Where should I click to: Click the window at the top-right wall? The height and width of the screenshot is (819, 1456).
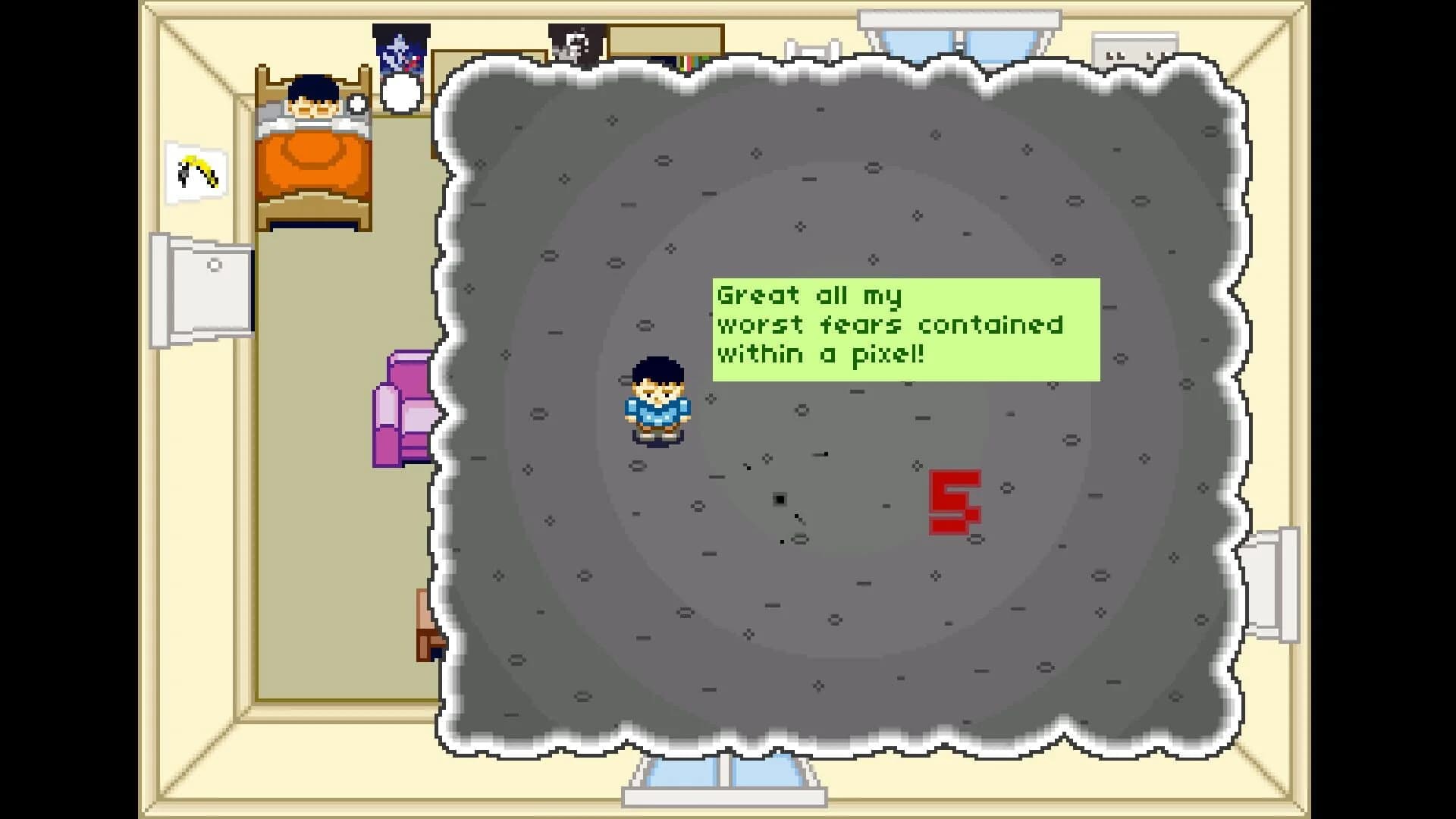tap(959, 30)
